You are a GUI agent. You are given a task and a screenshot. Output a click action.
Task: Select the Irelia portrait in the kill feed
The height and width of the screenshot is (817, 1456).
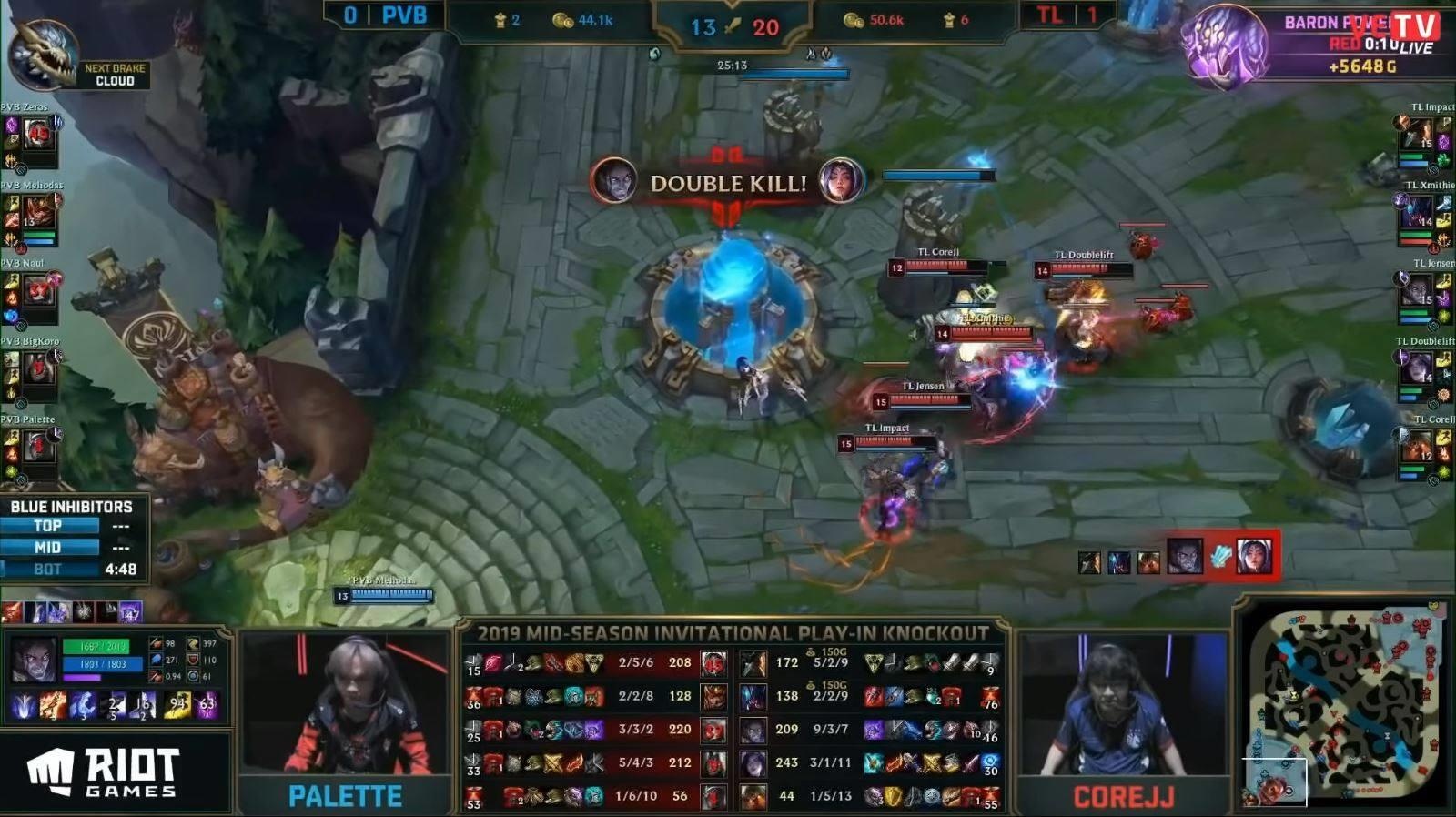pyautogui.click(x=1252, y=555)
